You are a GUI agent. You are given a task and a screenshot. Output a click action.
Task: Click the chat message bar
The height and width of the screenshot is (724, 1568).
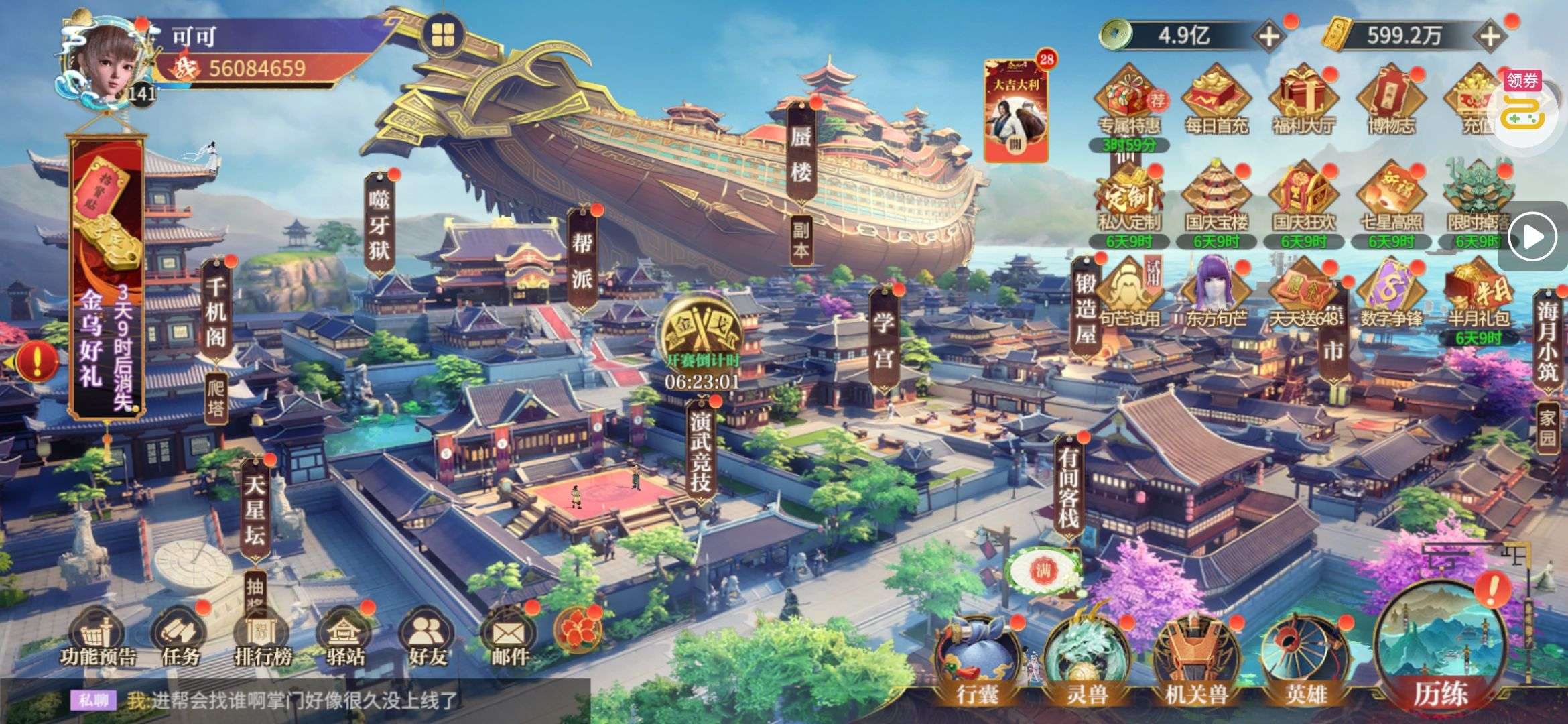302,701
